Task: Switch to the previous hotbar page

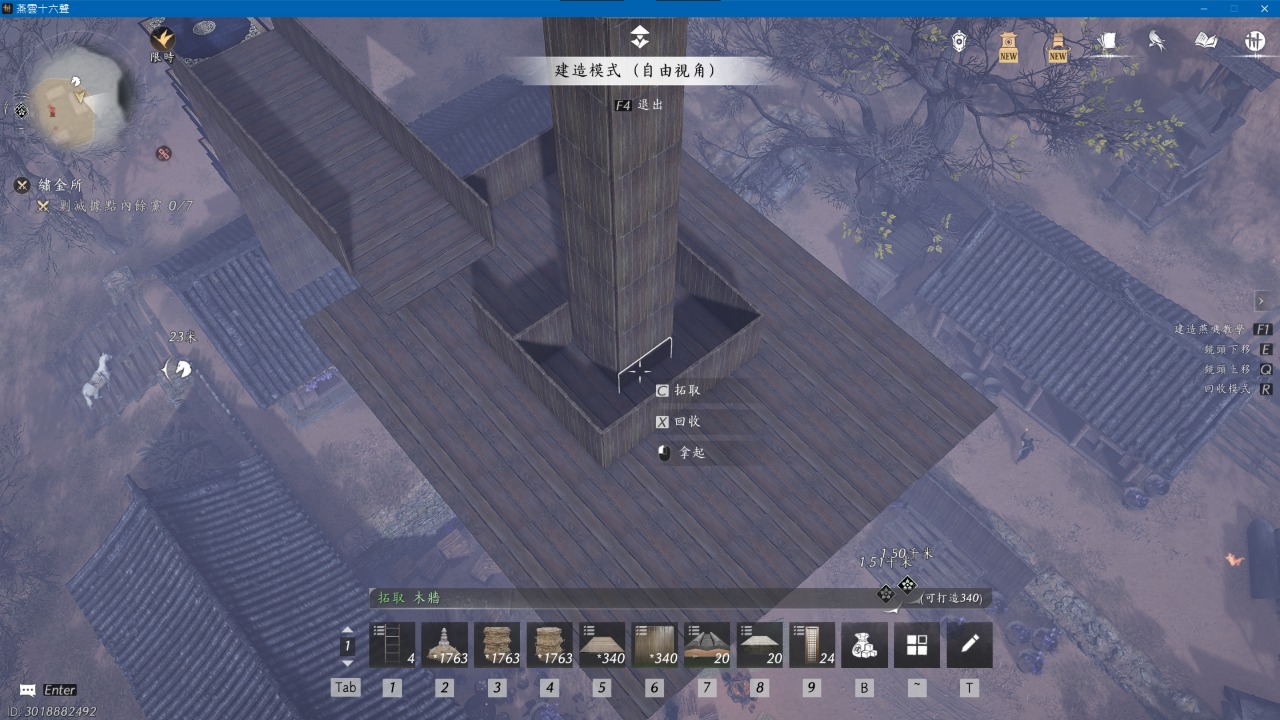Action: 347,630
